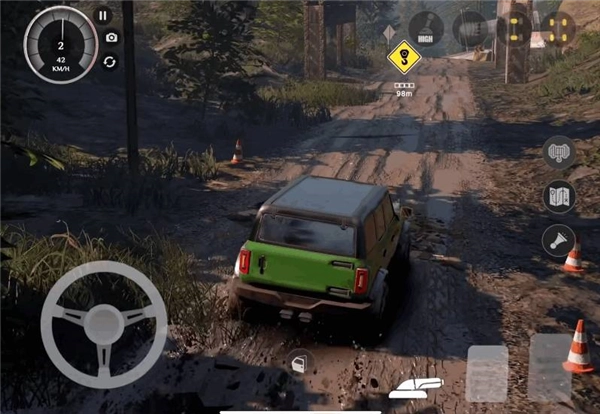
Task: Enable the four-wheel drive mode icon
Action: (x=558, y=27)
